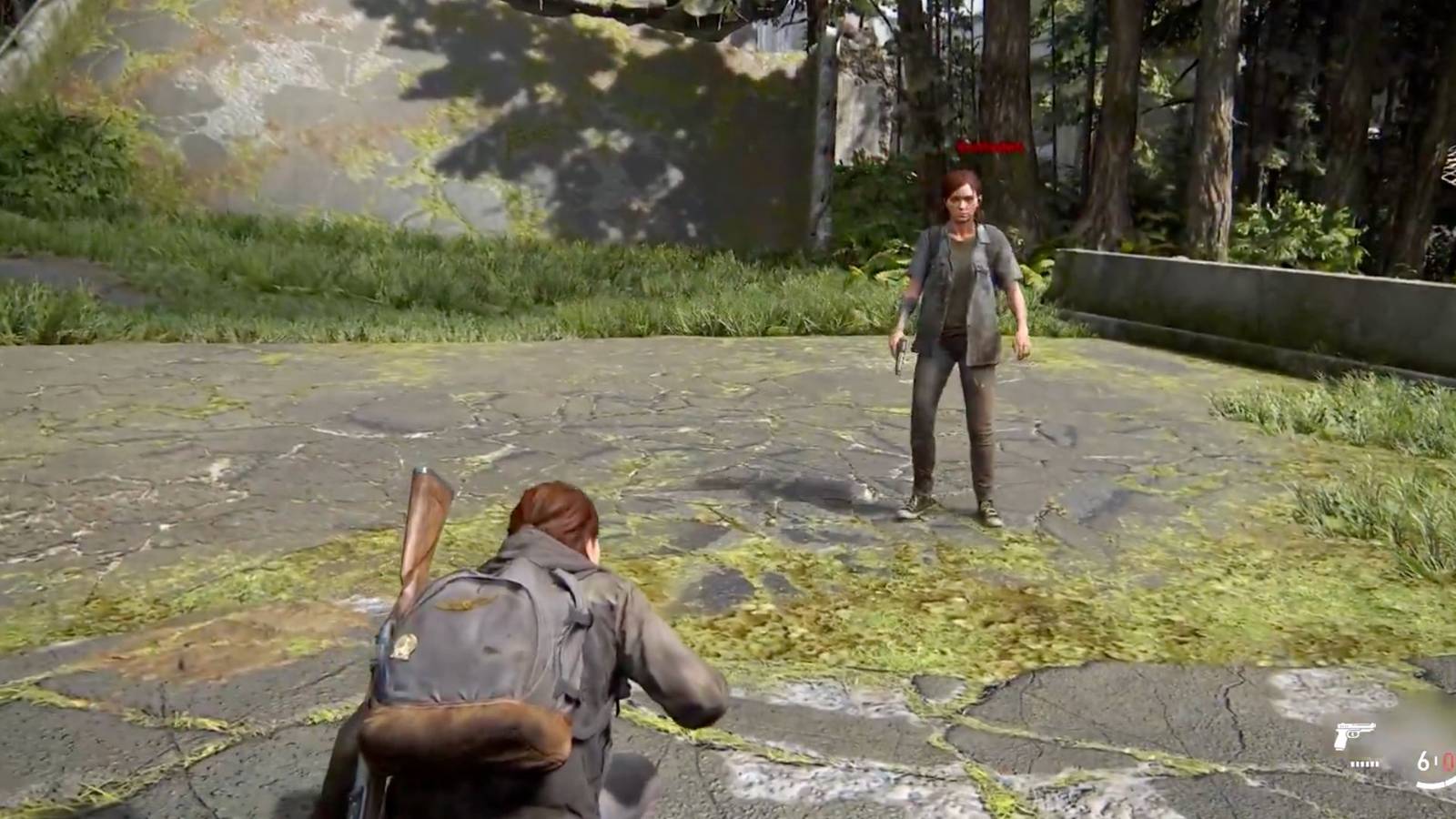Select the equipped pistol weapon icon
Viewport: 1456px width, 819px height.
(x=1354, y=735)
